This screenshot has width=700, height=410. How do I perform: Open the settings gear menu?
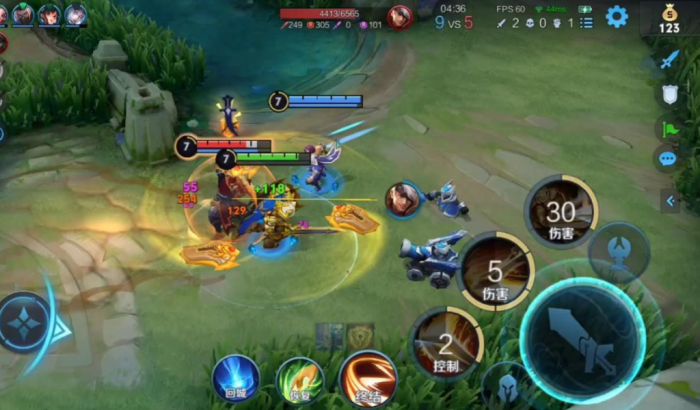tap(617, 16)
